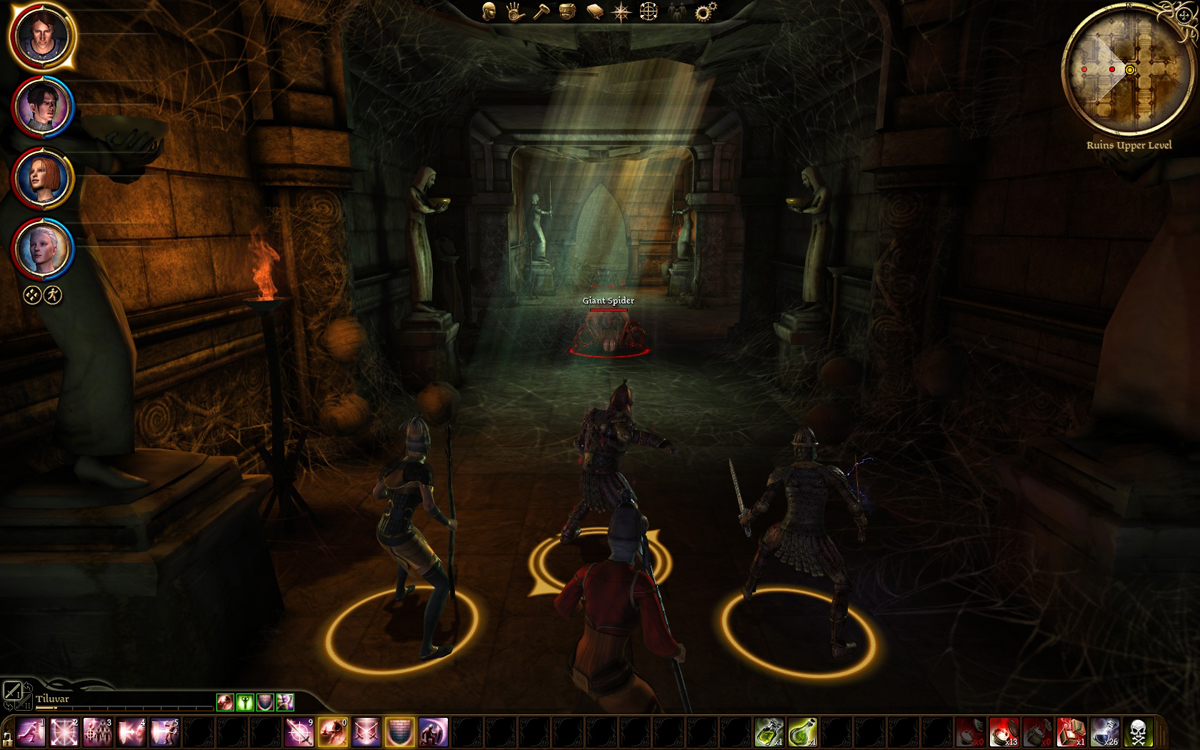Toggle the highlighted shield ability on the quickbar
1200x750 pixels.
click(x=400, y=731)
